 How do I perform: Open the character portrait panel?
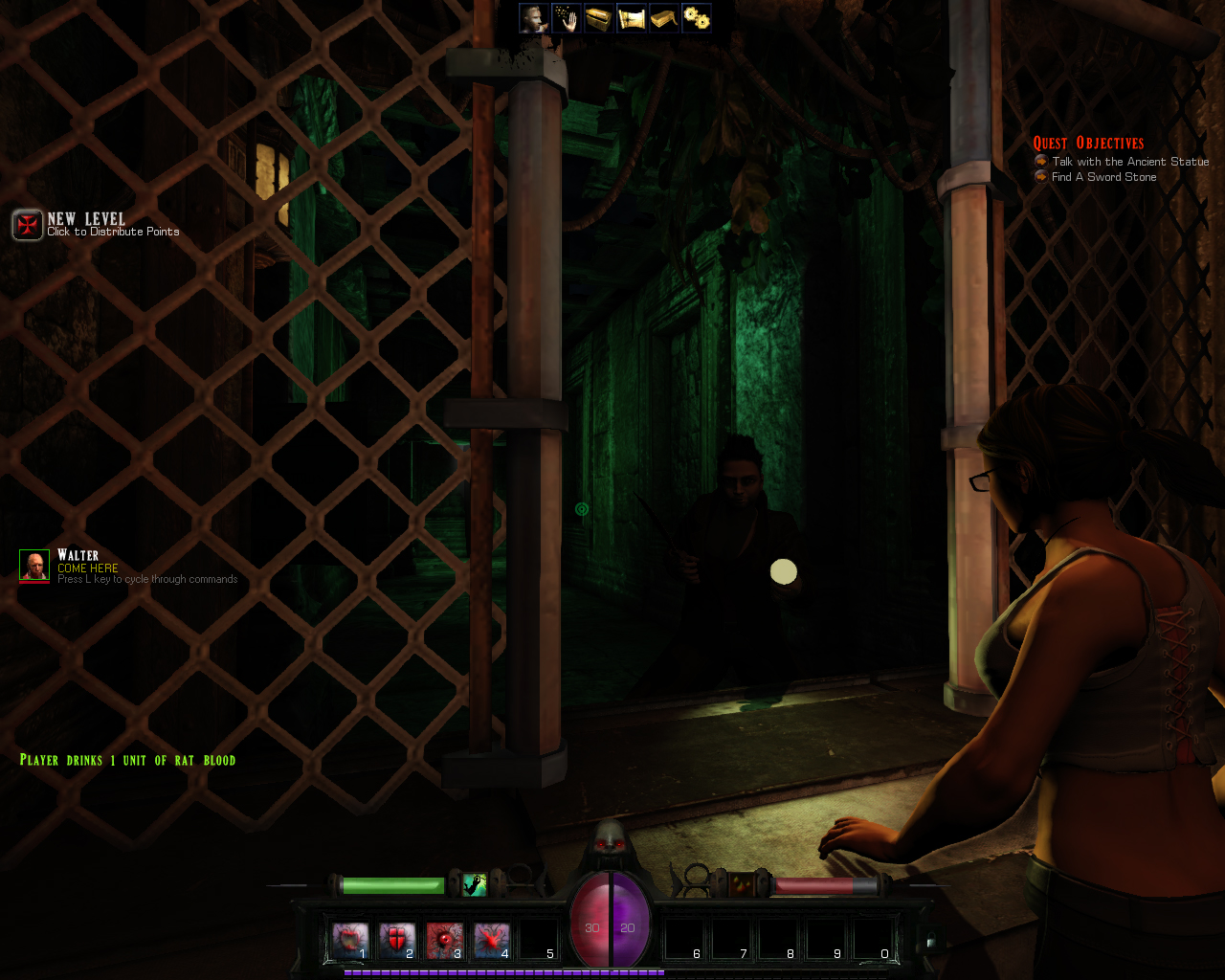coord(532,17)
